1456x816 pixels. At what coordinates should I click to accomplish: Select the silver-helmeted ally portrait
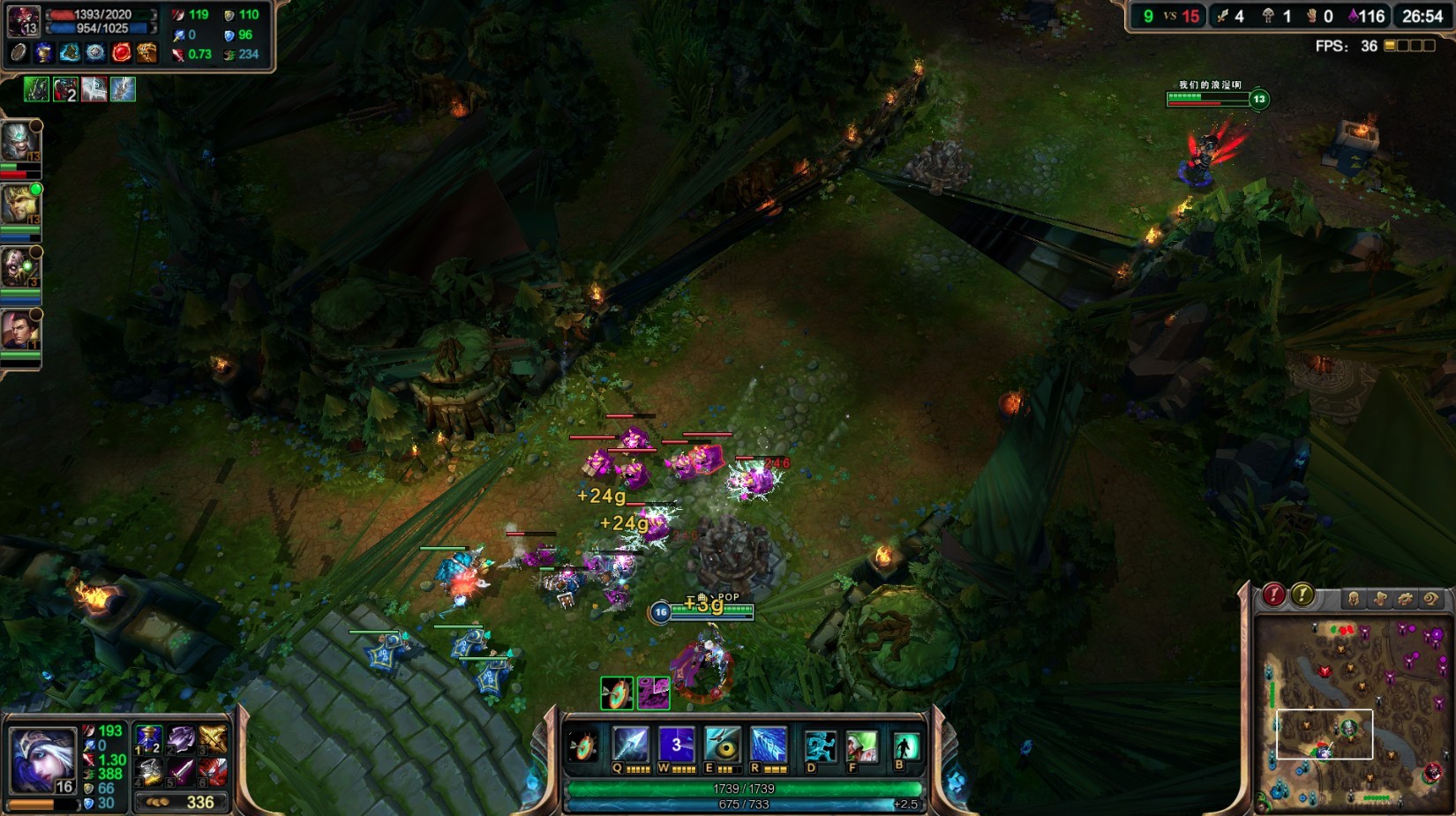click(19, 143)
